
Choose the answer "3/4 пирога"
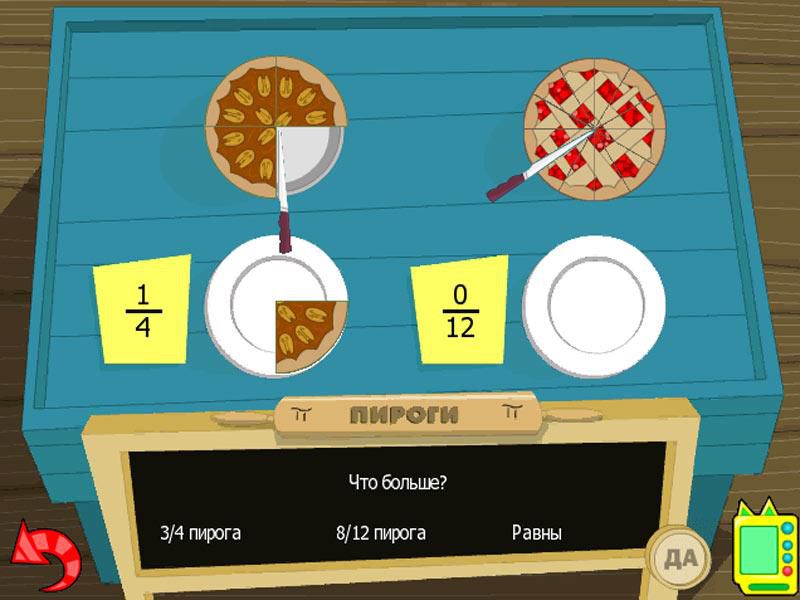tap(201, 533)
